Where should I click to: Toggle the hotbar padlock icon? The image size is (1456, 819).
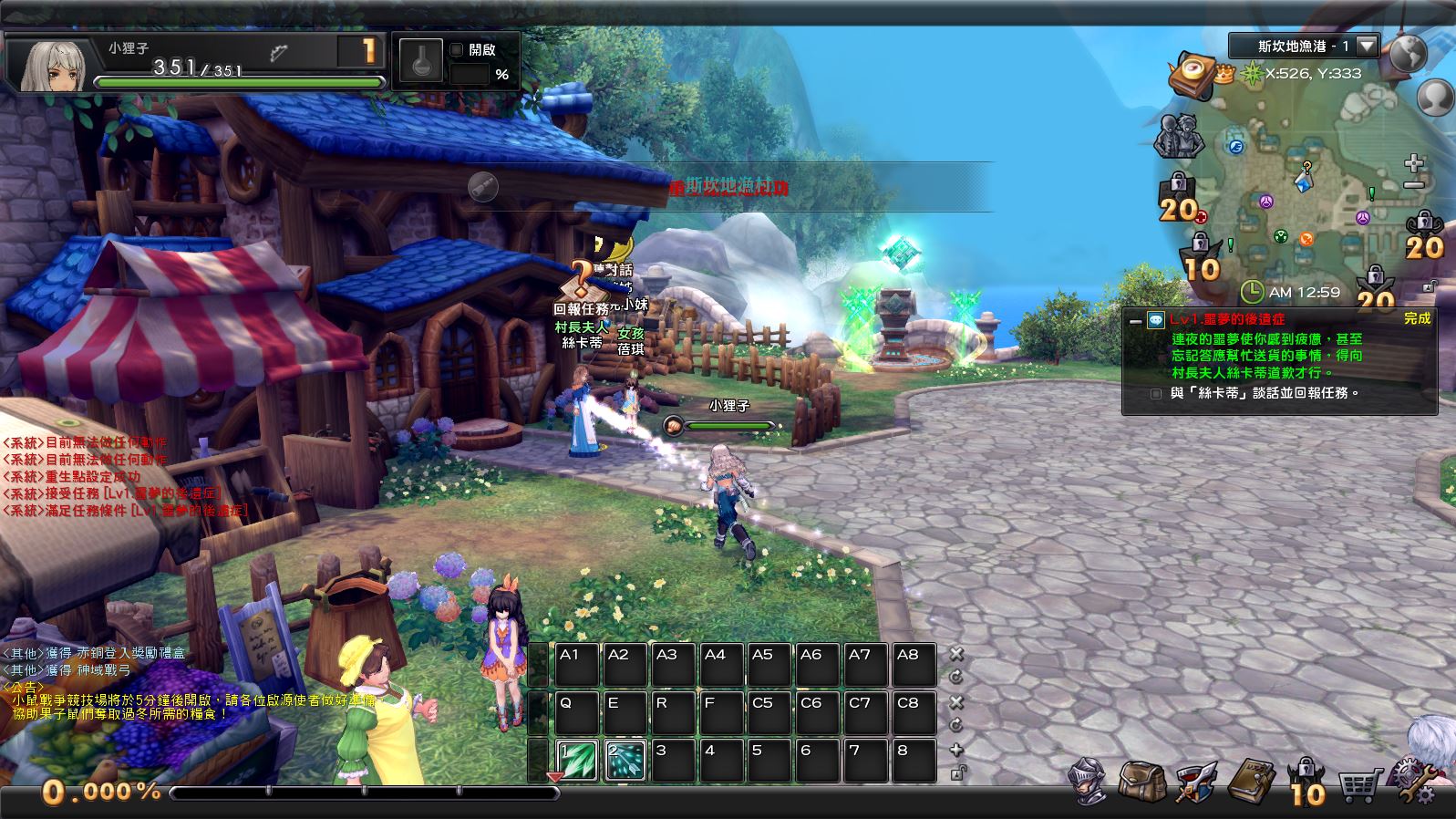click(957, 772)
